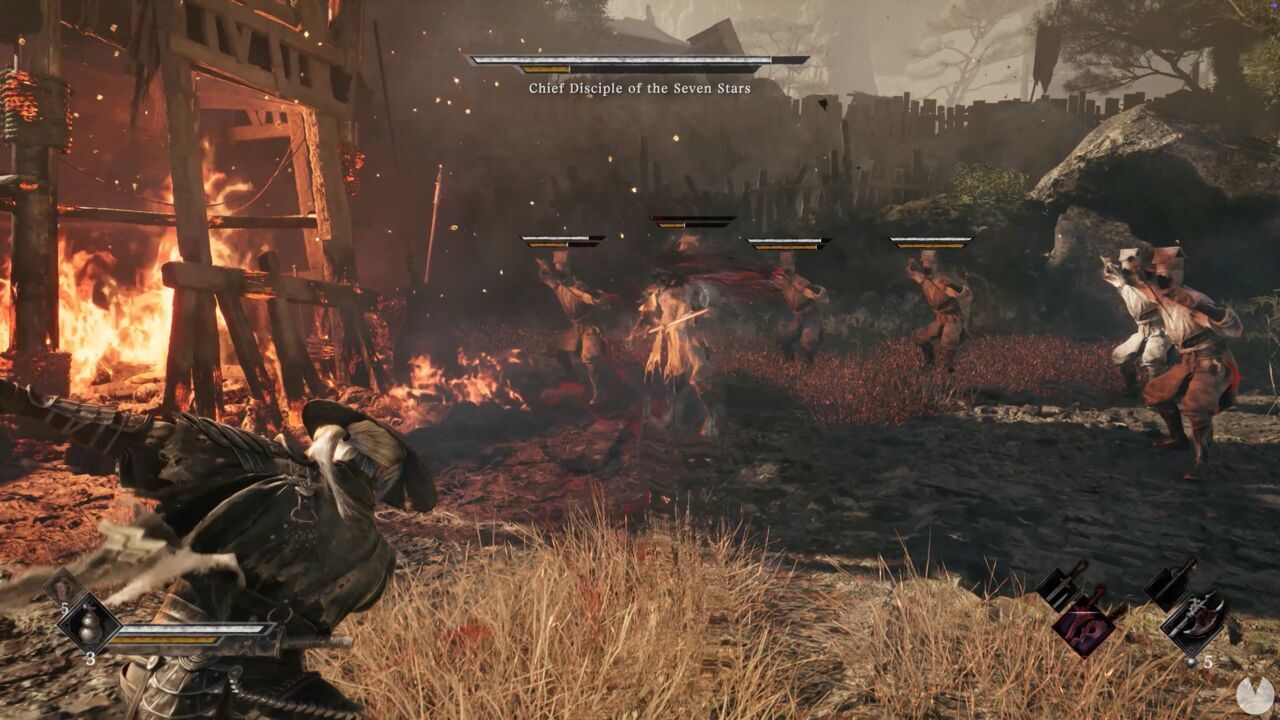
Task: Click the axe quantity counter 5
Action: click(x=1208, y=661)
